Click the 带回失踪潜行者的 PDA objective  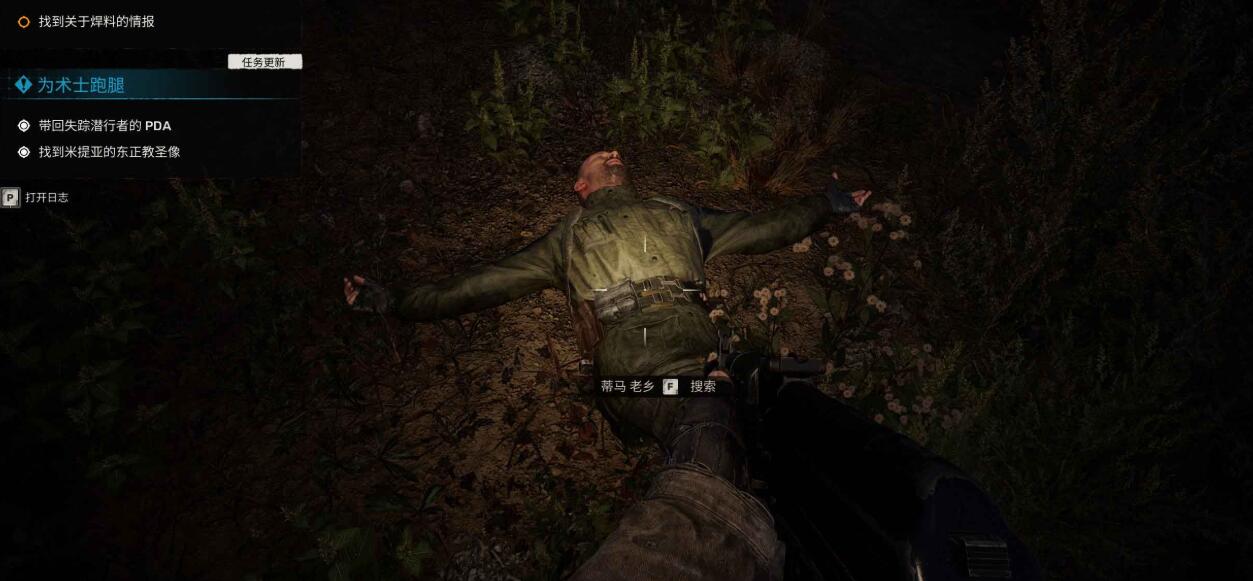click(x=104, y=126)
